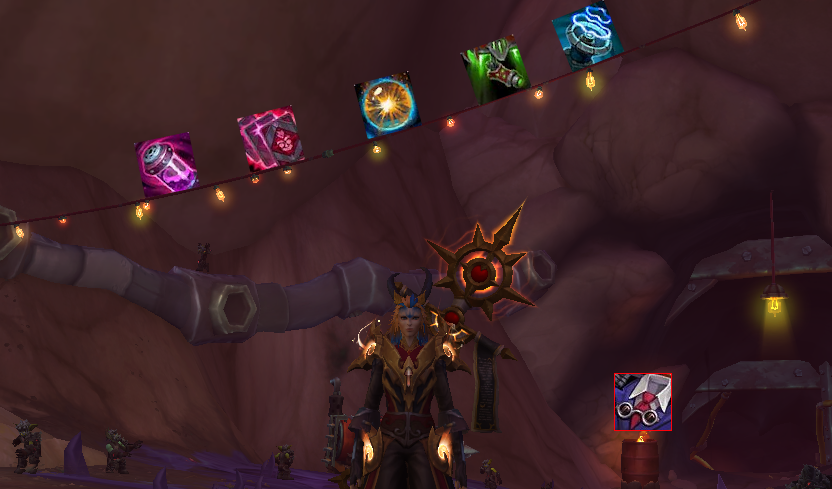The width and height of the screenshot is (832, 489).
Task: Click the pink canister ability icon
Action: click(166, 165)
